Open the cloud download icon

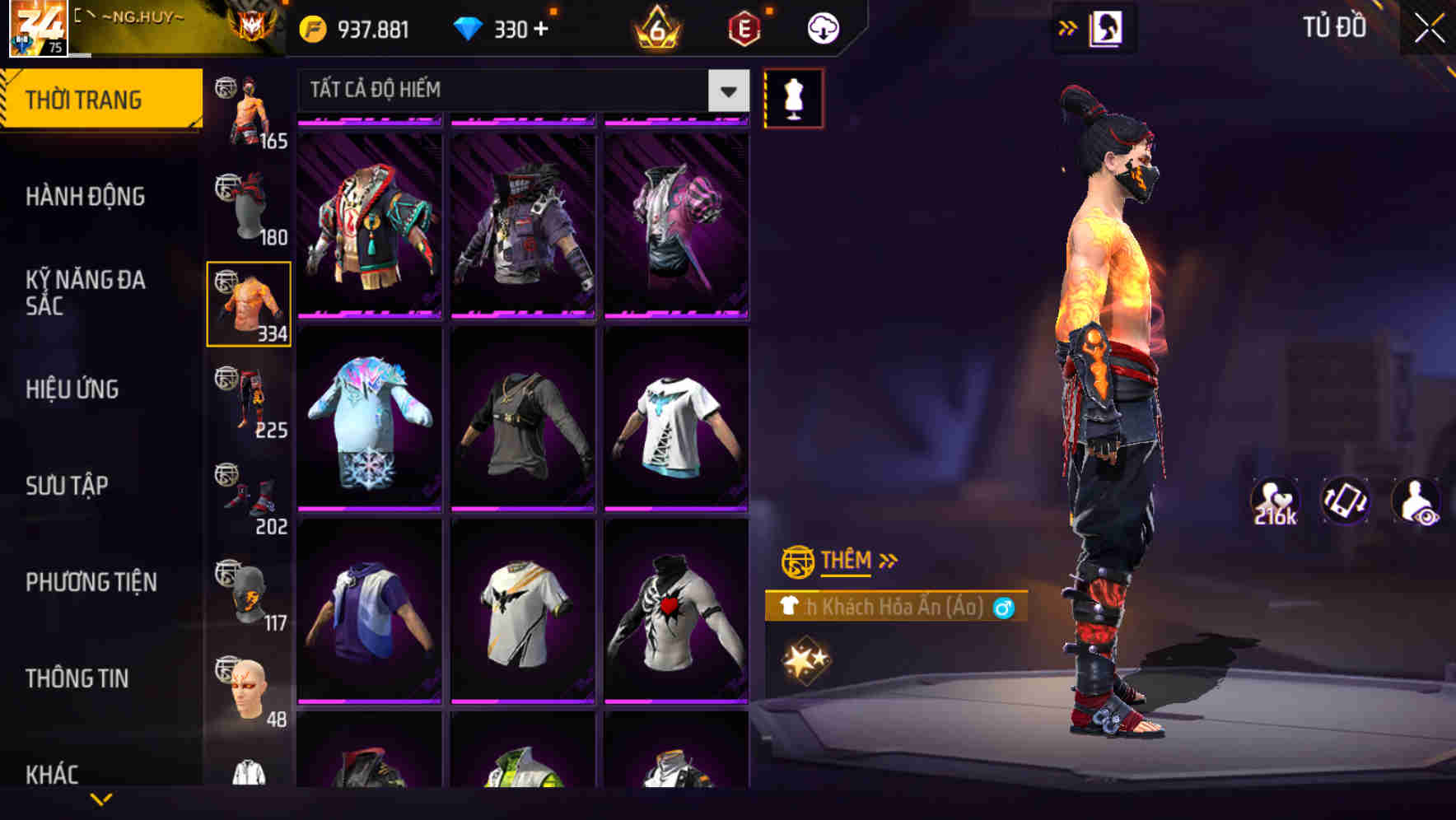822,27
